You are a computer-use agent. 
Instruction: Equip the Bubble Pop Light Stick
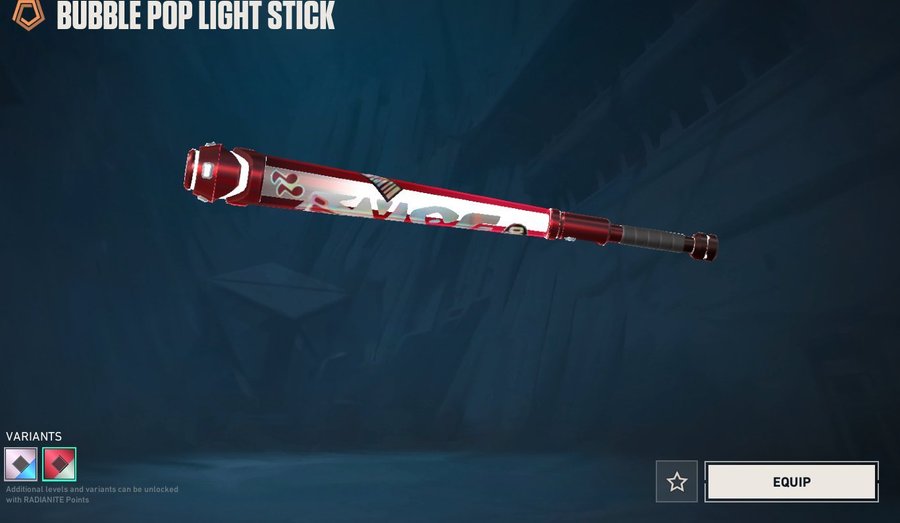(791, 482)
